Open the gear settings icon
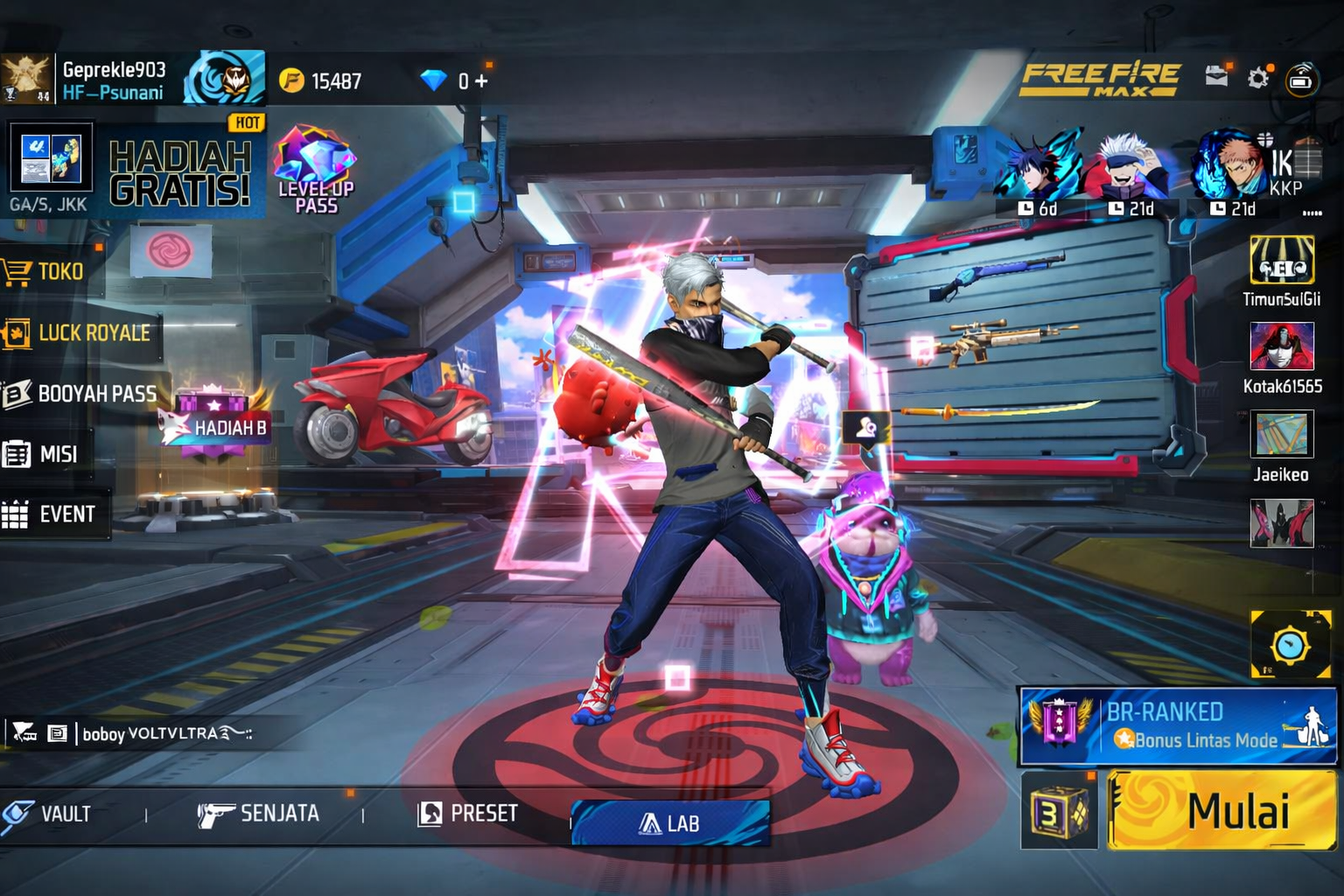Screen dimensions: 1344x896 pos(1257,79)
